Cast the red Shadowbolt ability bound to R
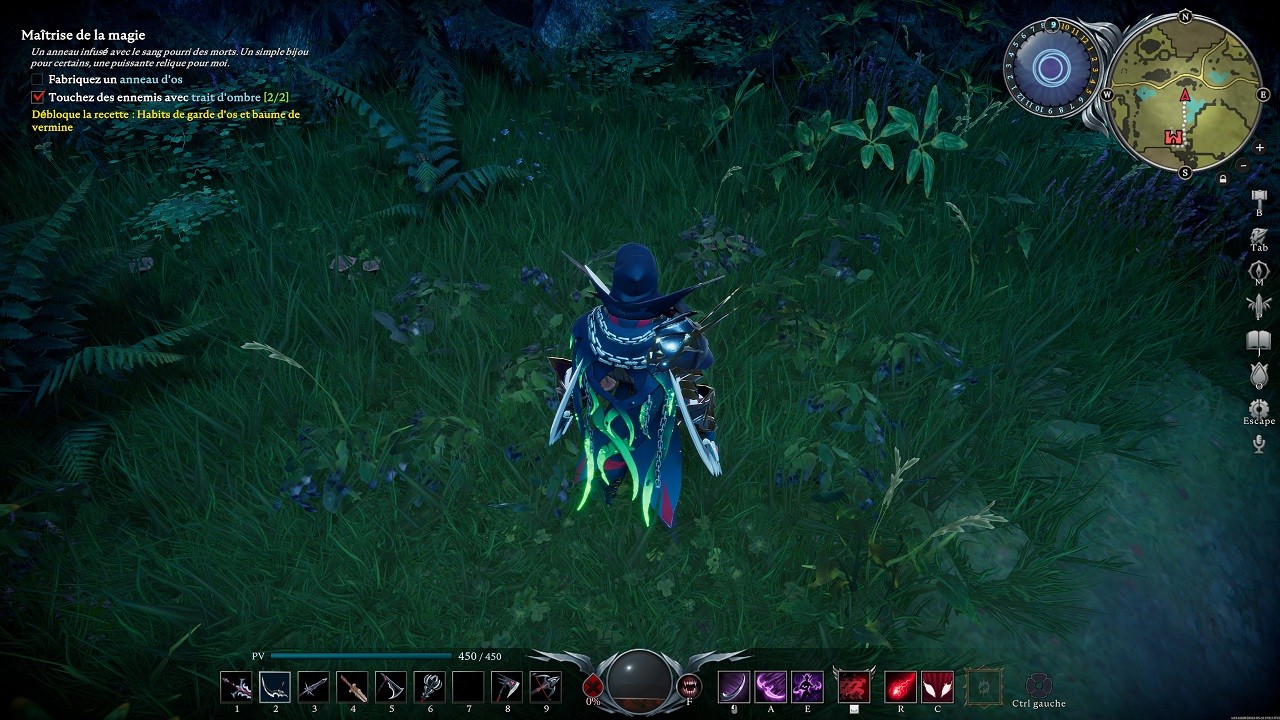This screenshot has height=720, width=1280. pyautogui.click(x=899, y=685)
